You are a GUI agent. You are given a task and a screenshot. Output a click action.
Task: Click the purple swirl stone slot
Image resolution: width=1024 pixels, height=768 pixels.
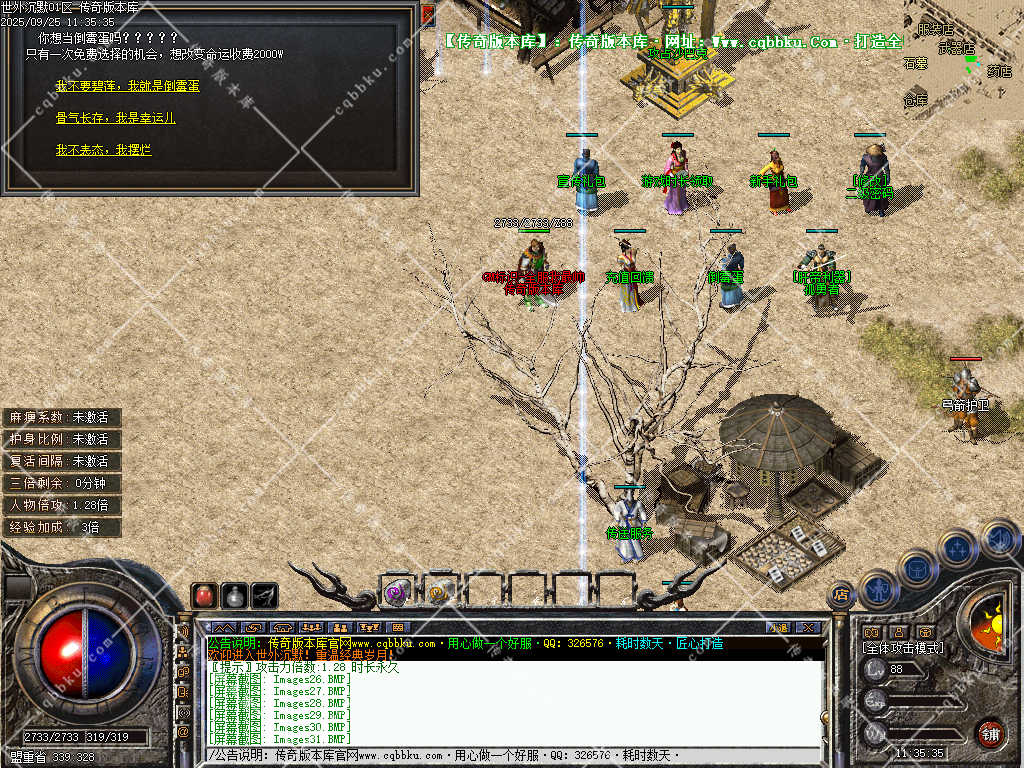[x=397, y=592]
